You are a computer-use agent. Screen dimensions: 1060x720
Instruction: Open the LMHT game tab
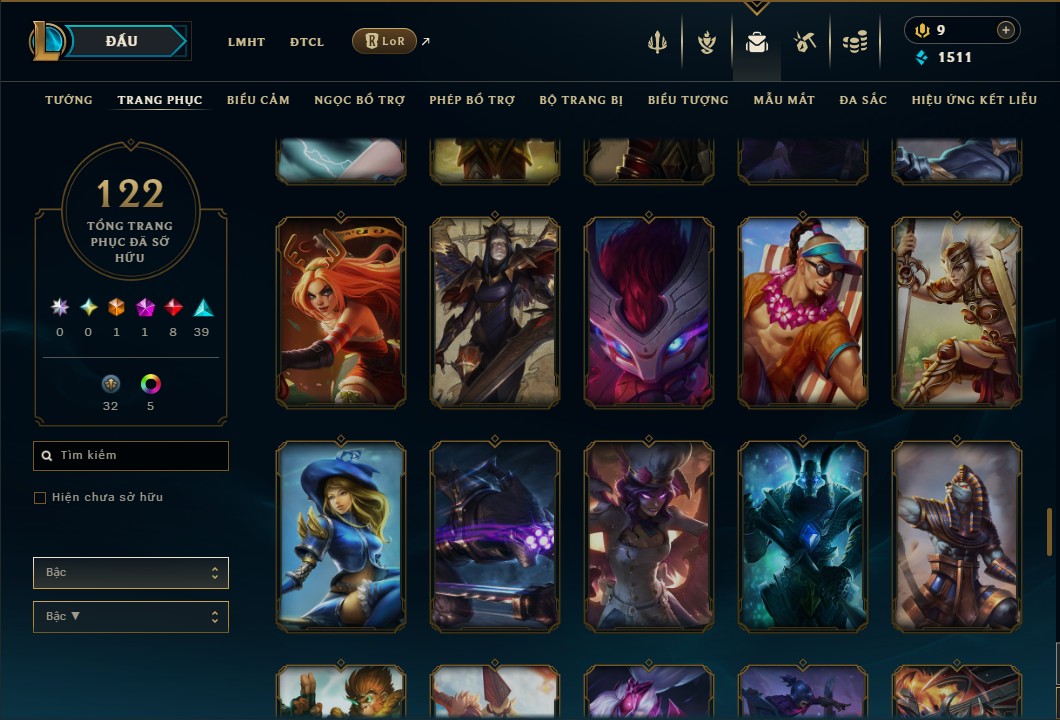click(246, 42)
